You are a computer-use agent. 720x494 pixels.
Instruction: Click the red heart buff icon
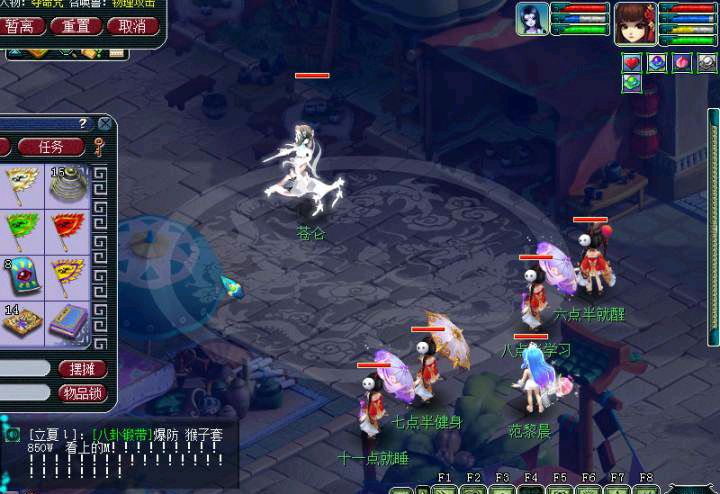(x=632, y=63)
